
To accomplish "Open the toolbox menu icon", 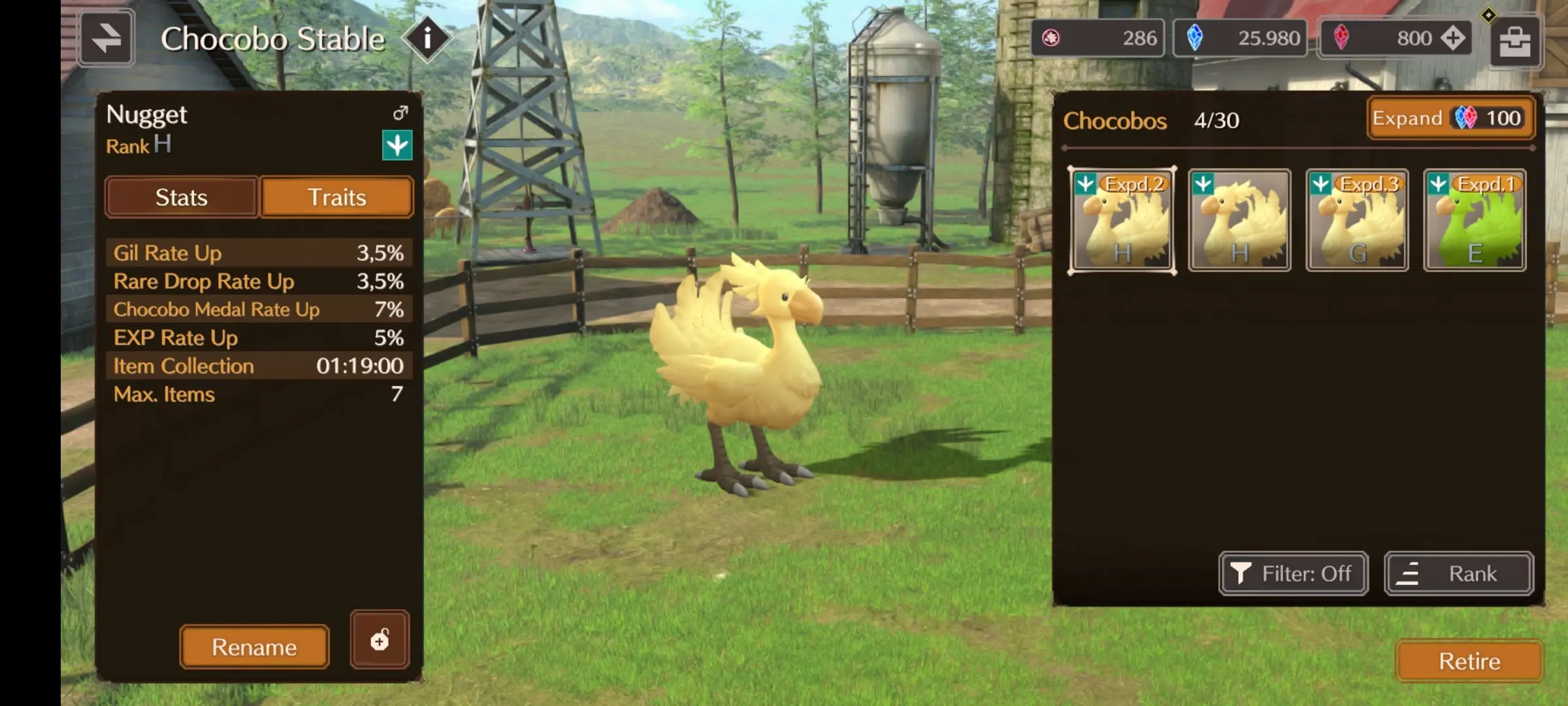I will point(1515,42).
